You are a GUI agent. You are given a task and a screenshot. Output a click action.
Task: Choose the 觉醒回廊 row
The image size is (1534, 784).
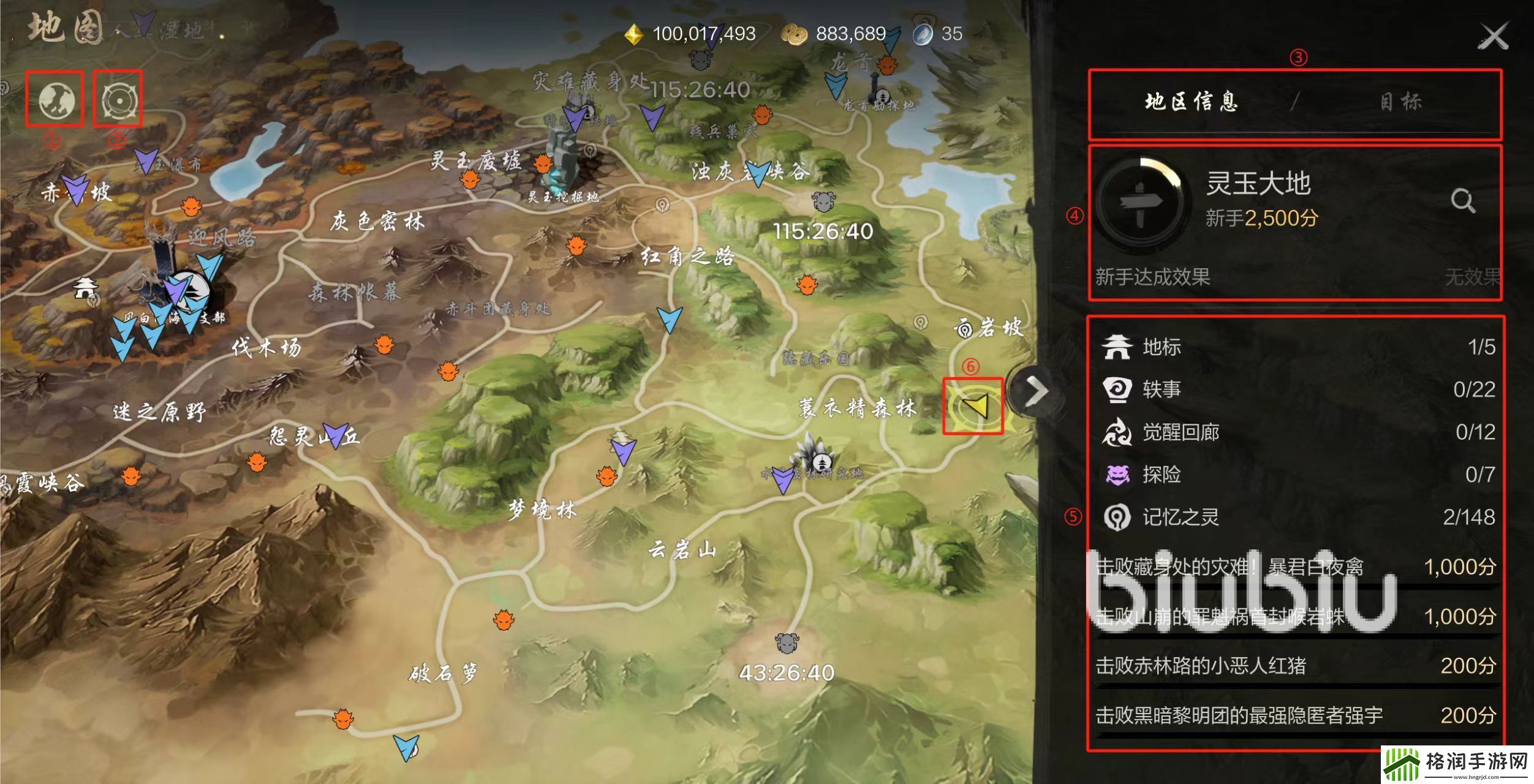tap(1296, 432)
